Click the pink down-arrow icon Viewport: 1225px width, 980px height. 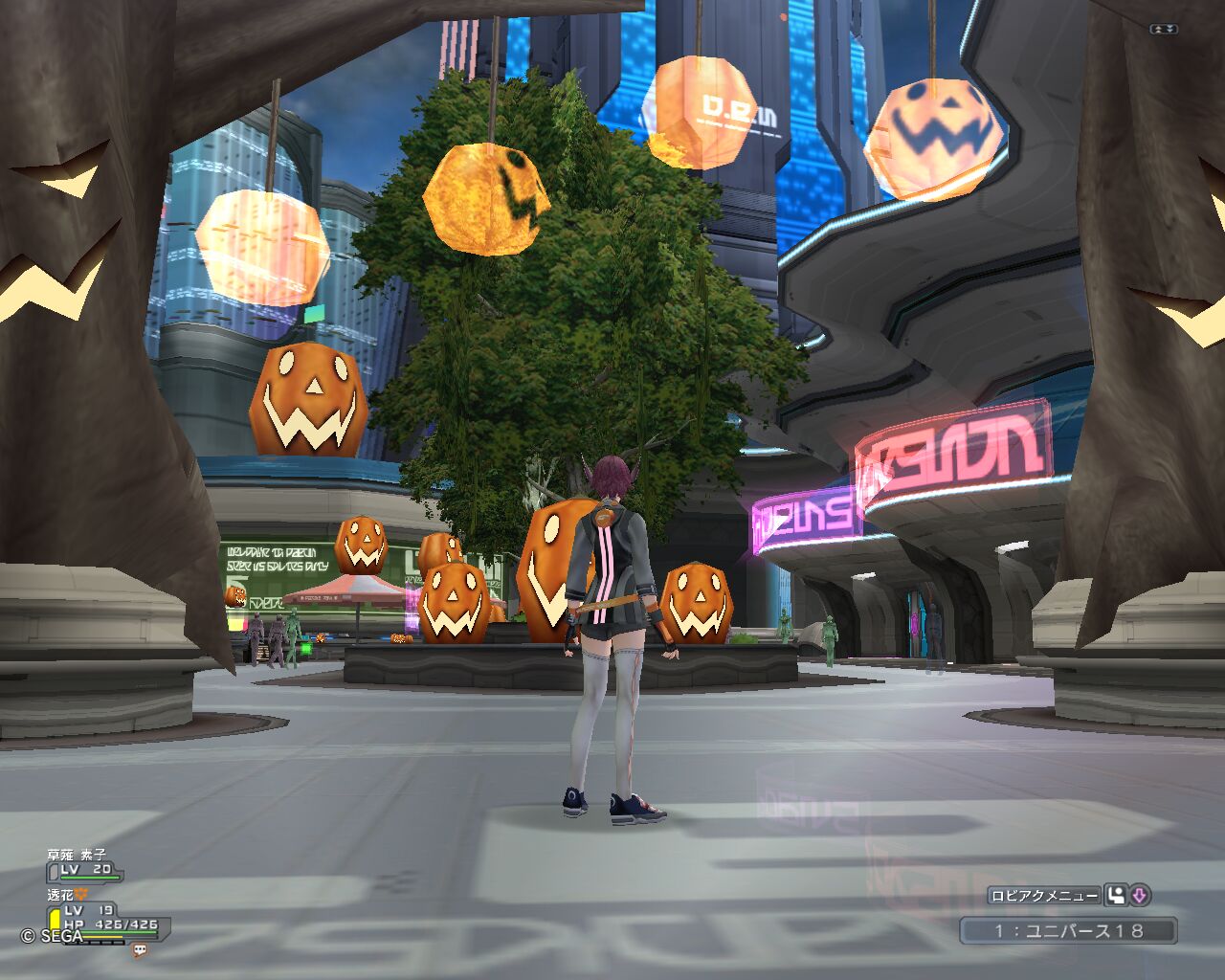(x=1139, y=896)
